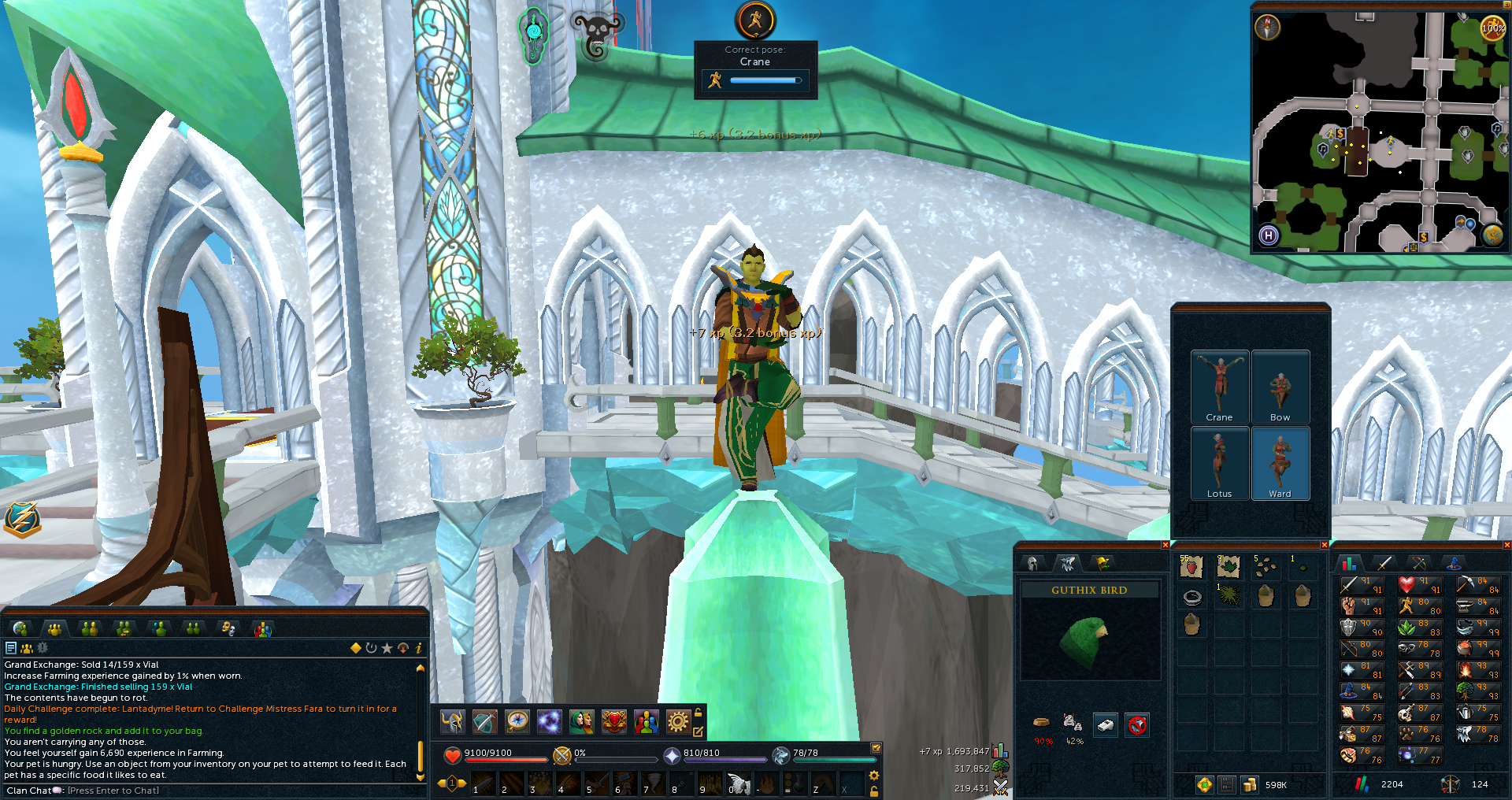Viewport: 1512px width, 800px height.
Task: Open the compass Adventures ribbon icon
Action: 517,721
